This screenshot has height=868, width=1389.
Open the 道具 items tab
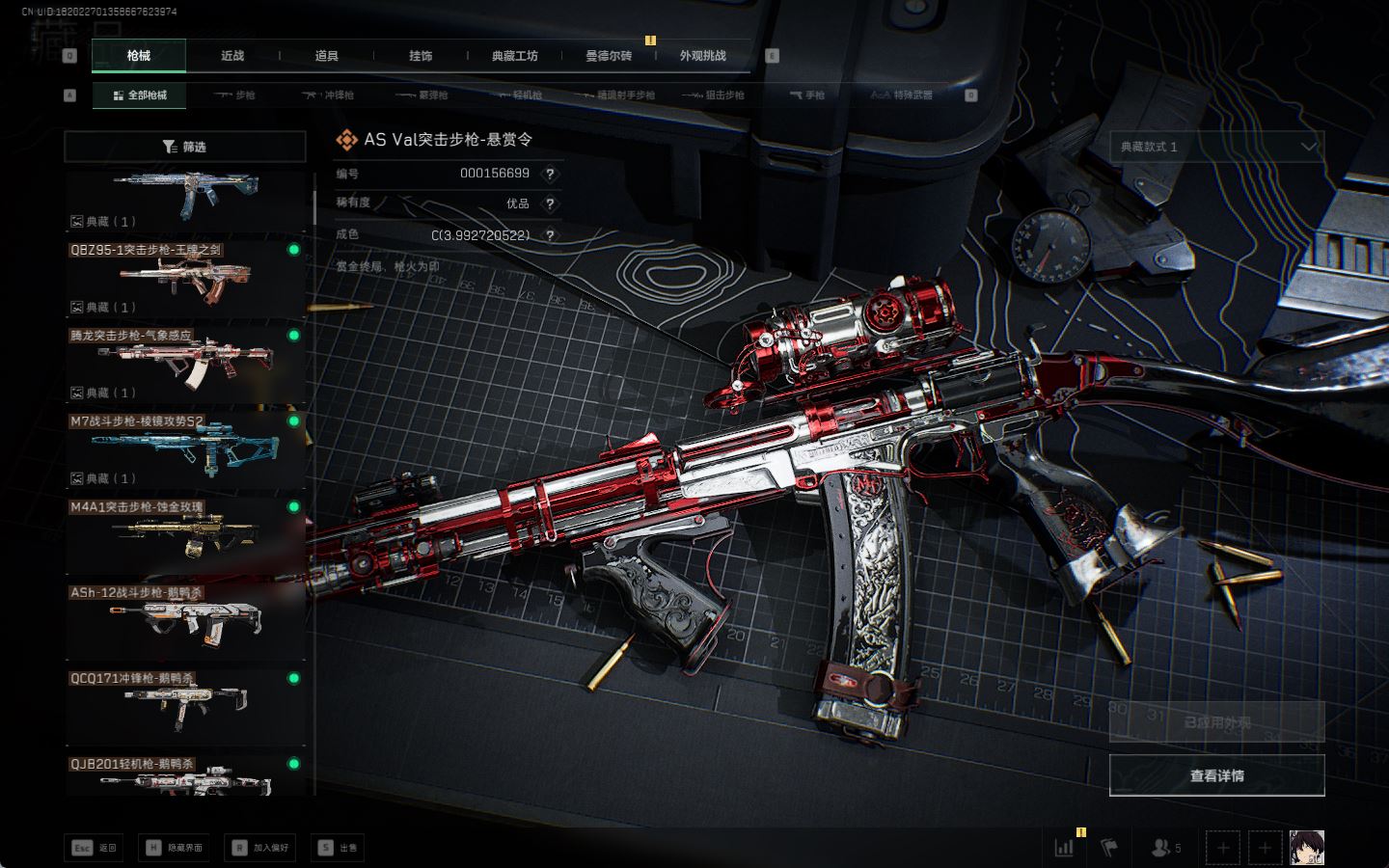coord(327,56)
